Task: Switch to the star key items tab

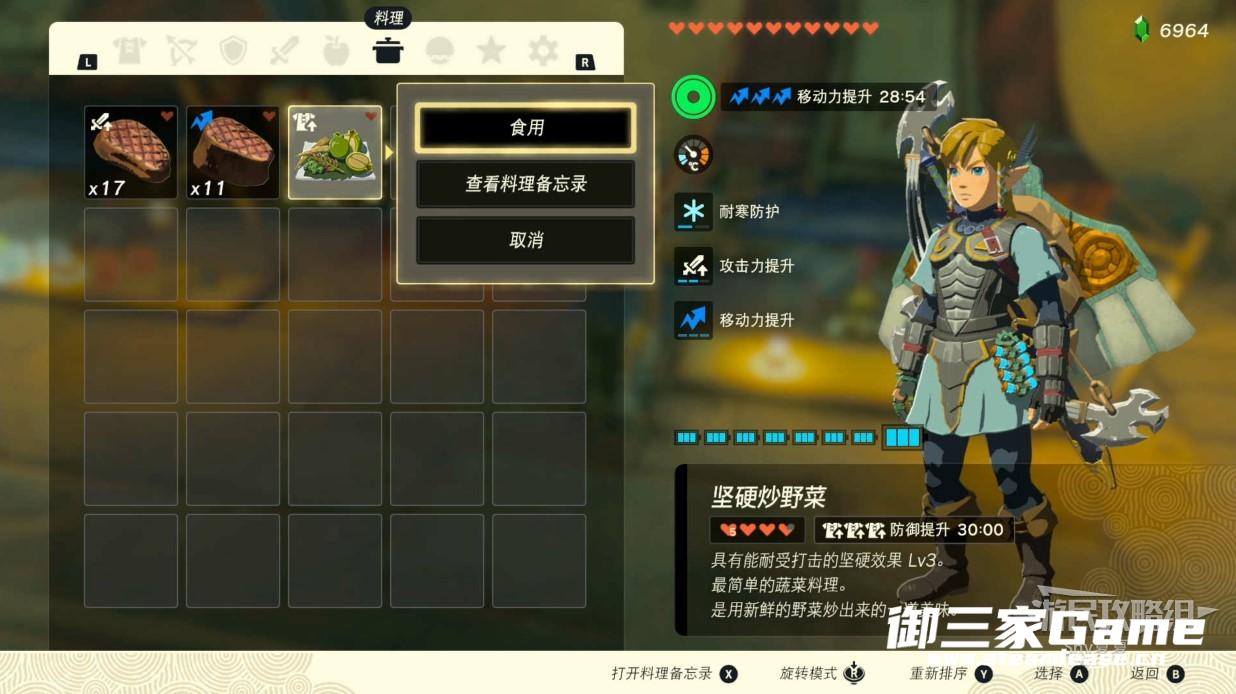Action: tap(491, 50)
